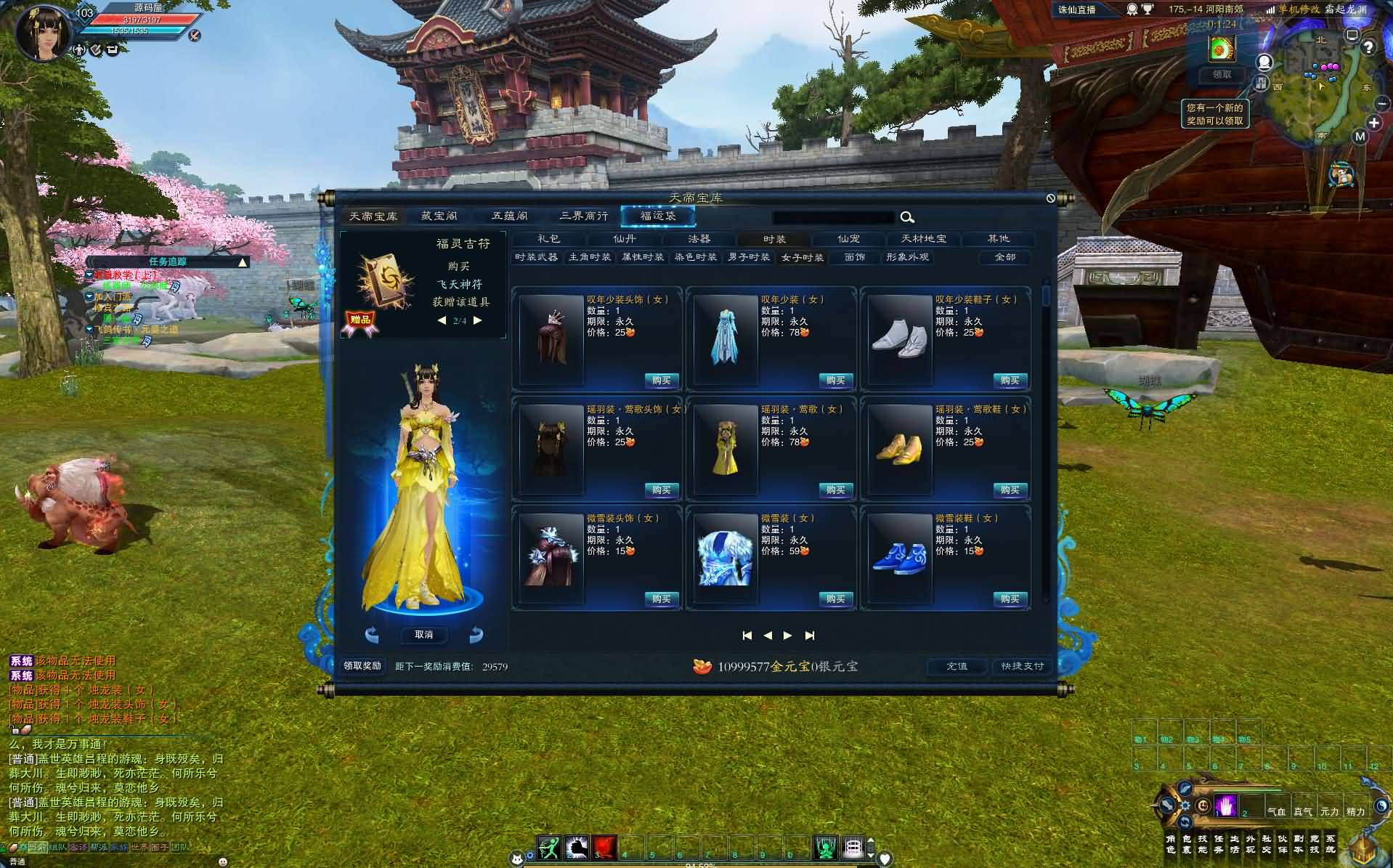Open the 充值 recharge button

[x=957, y=666]
